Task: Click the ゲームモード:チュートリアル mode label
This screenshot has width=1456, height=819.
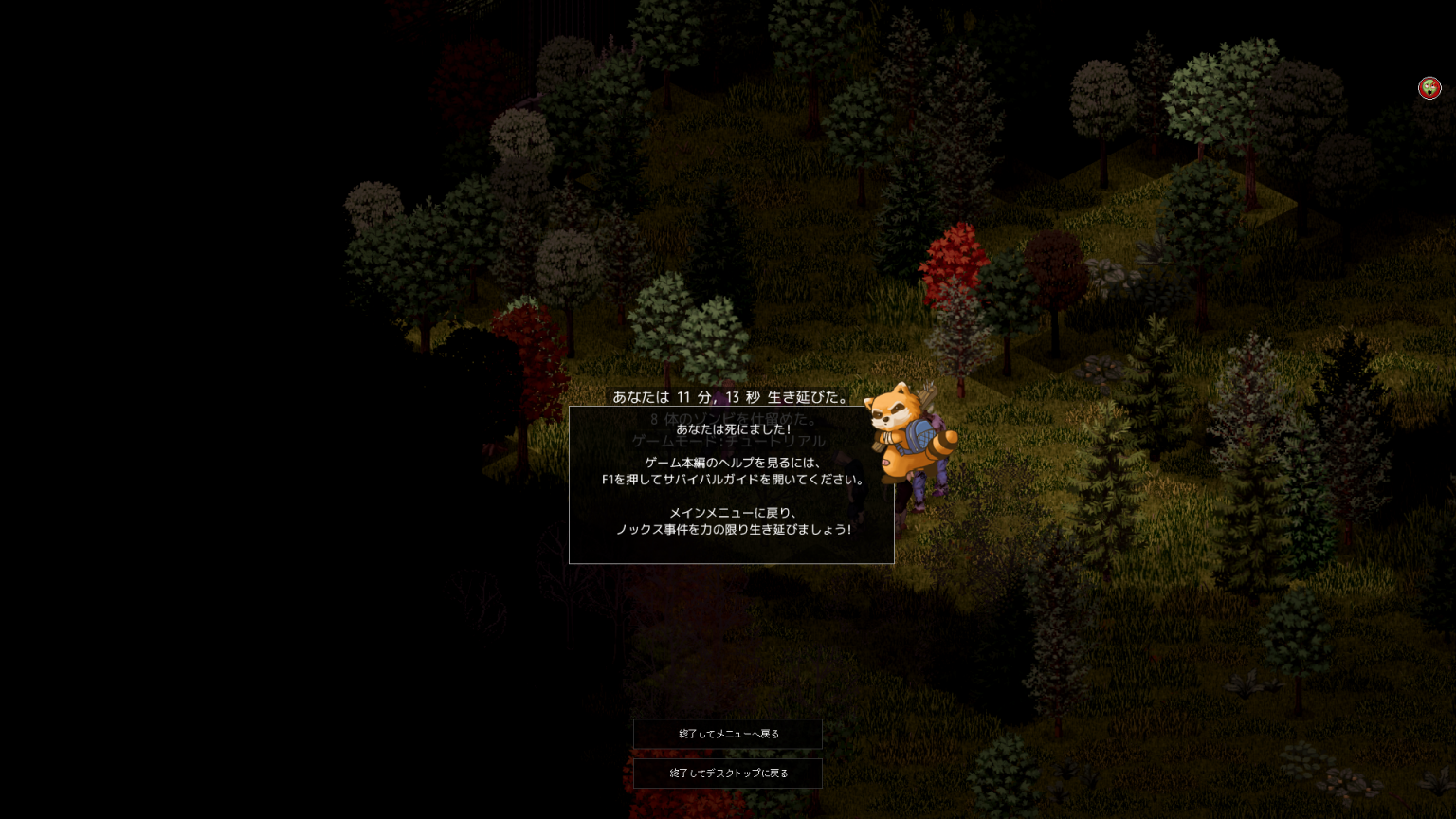Action: (728, 440)
